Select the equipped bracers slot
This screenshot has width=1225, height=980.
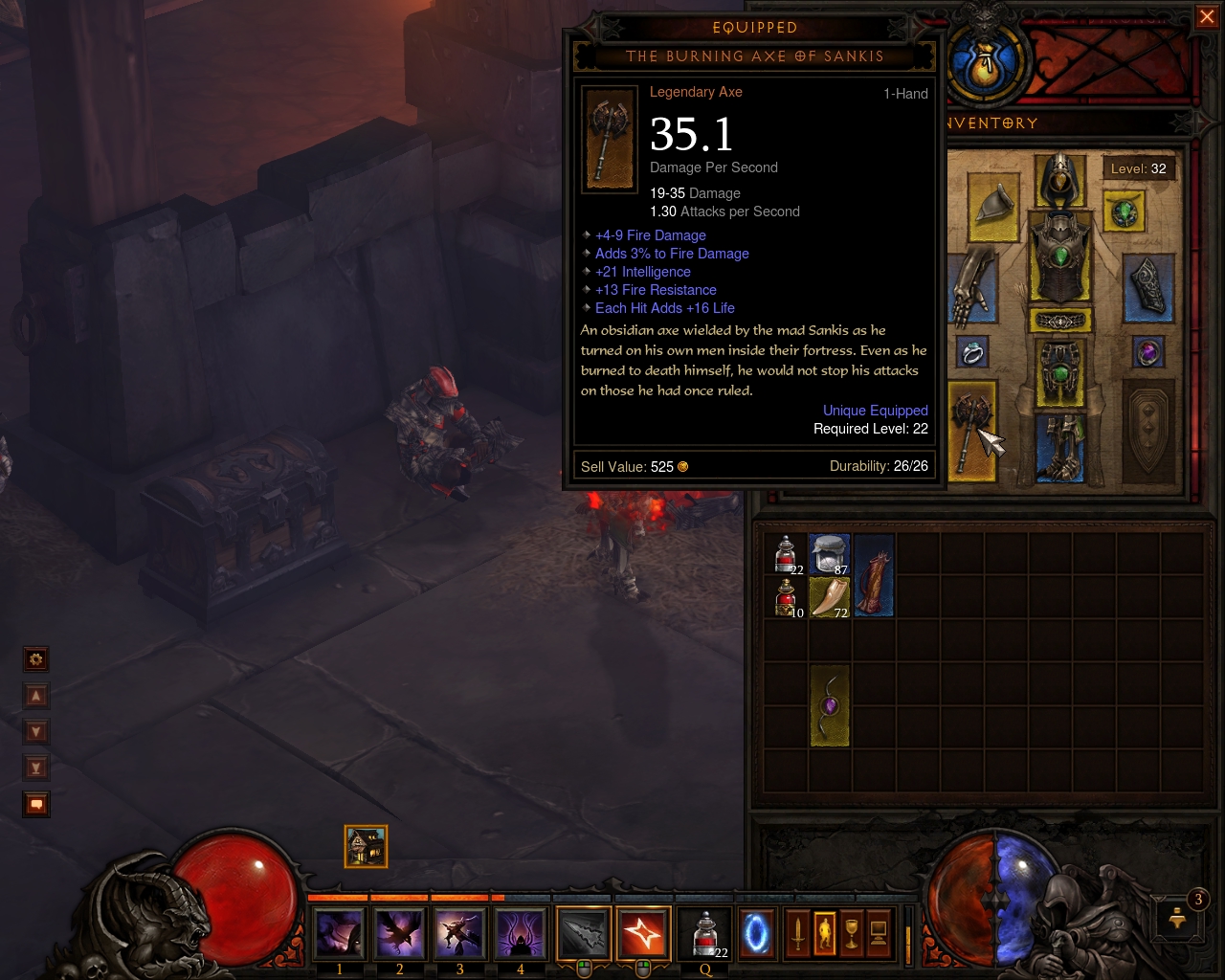(x=1147, y=285)
